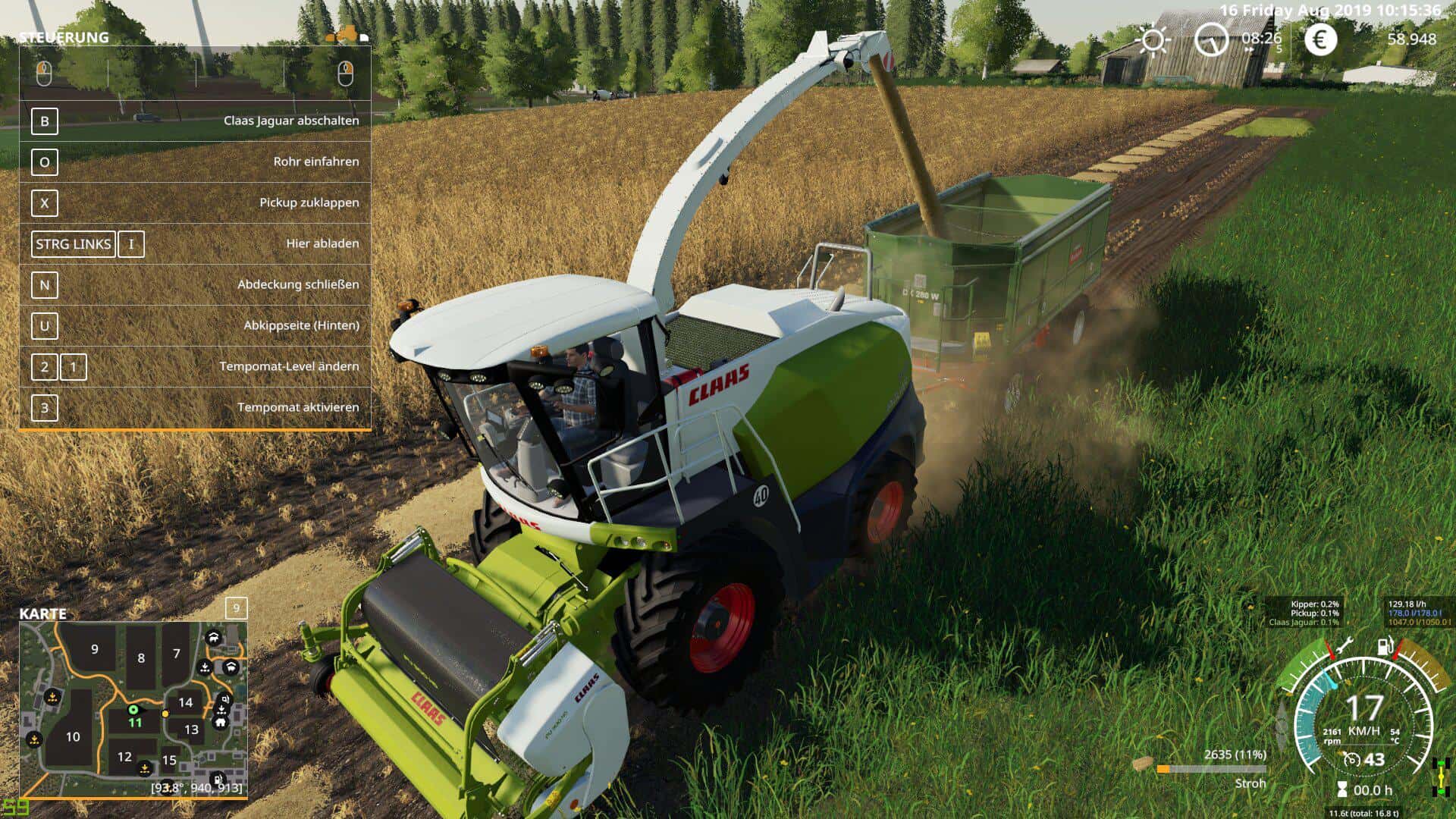Click the map zoom box labeled 9

(x=237, y=609)
